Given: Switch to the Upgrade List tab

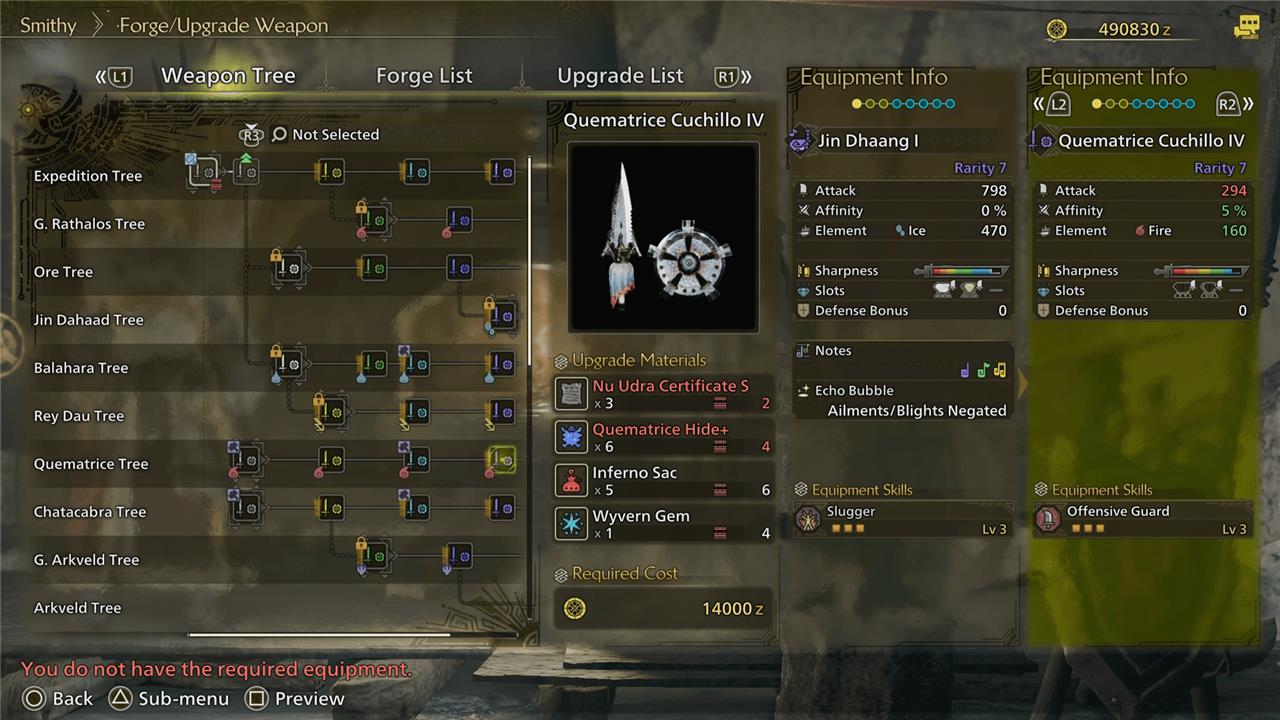Looking at the screenshot, I should click(x=620, y=76).
